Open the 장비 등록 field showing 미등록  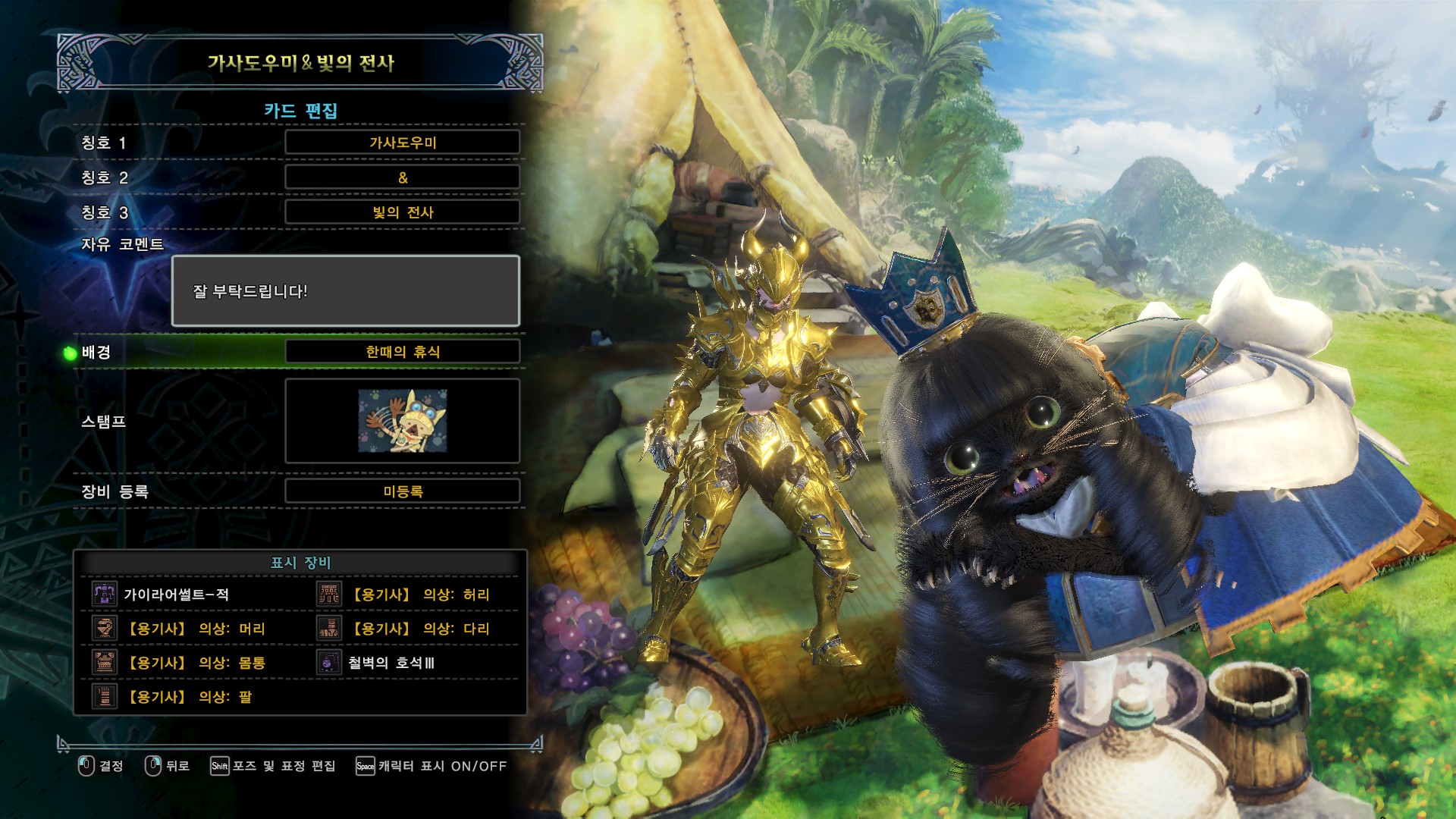point(402,491)
